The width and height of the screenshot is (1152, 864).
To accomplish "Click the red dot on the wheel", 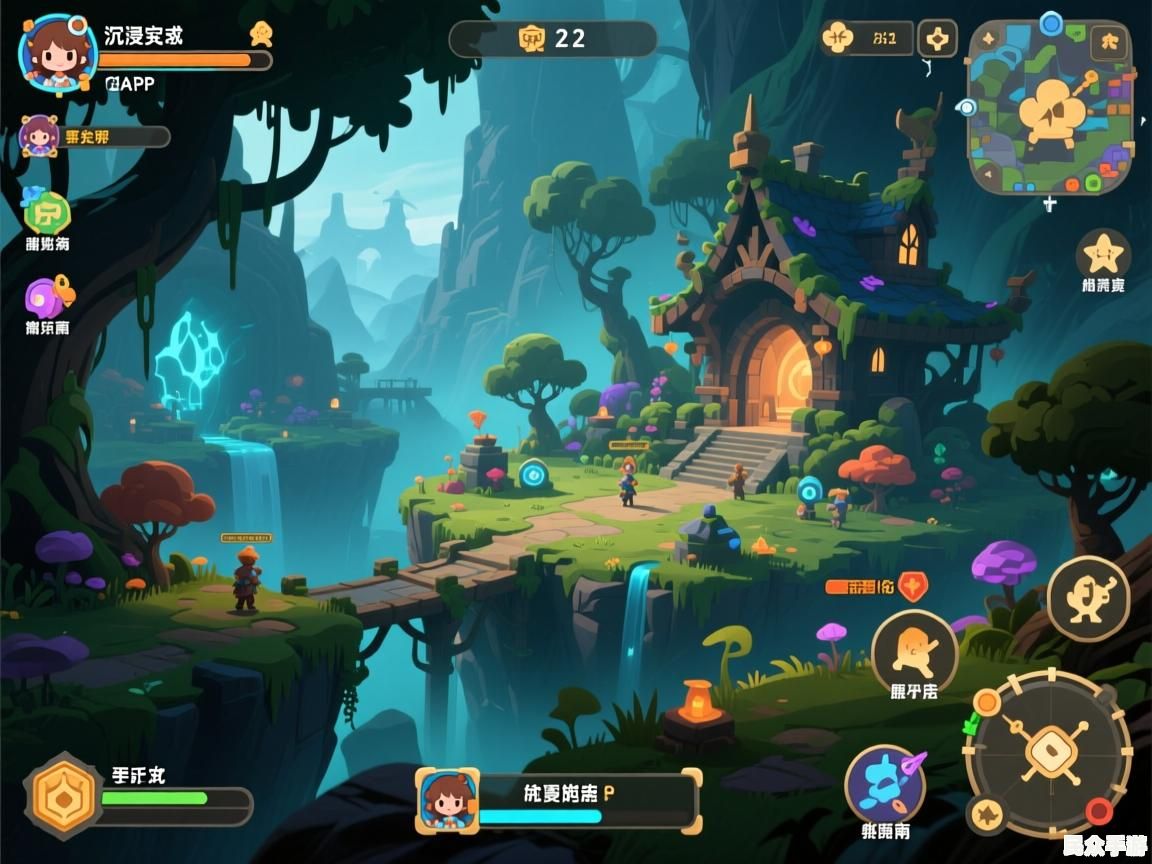I will pyautogui.click(x=1099, y=810).
